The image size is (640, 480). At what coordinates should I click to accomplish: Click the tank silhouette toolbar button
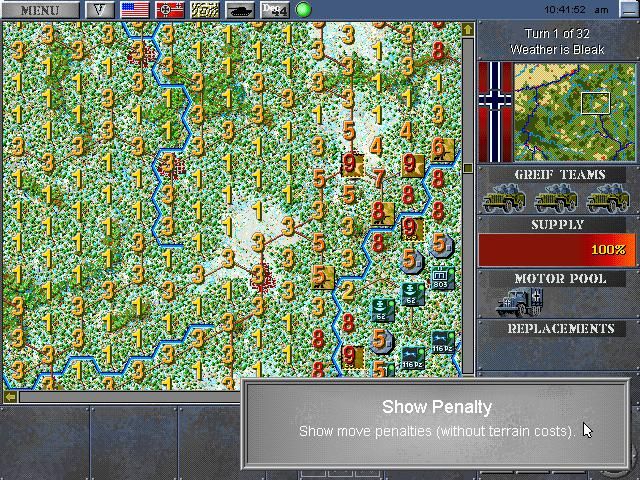241,10
